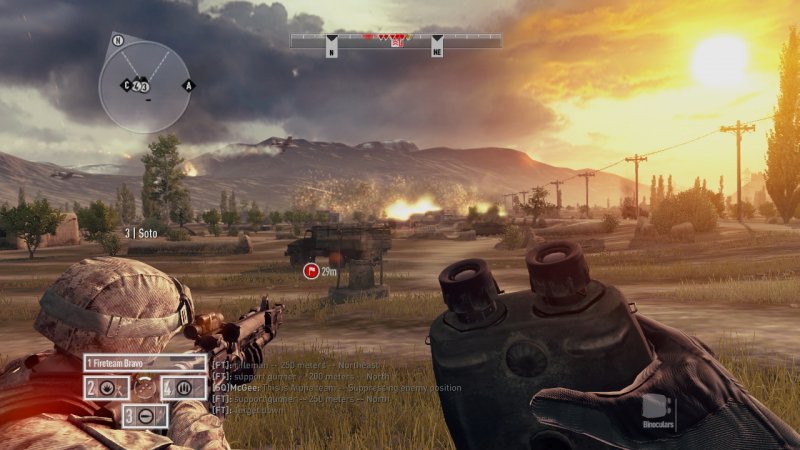Select waypoint marker C on the radar
The width and height of the screenshot is (800, 450).
tap(126, 85)
